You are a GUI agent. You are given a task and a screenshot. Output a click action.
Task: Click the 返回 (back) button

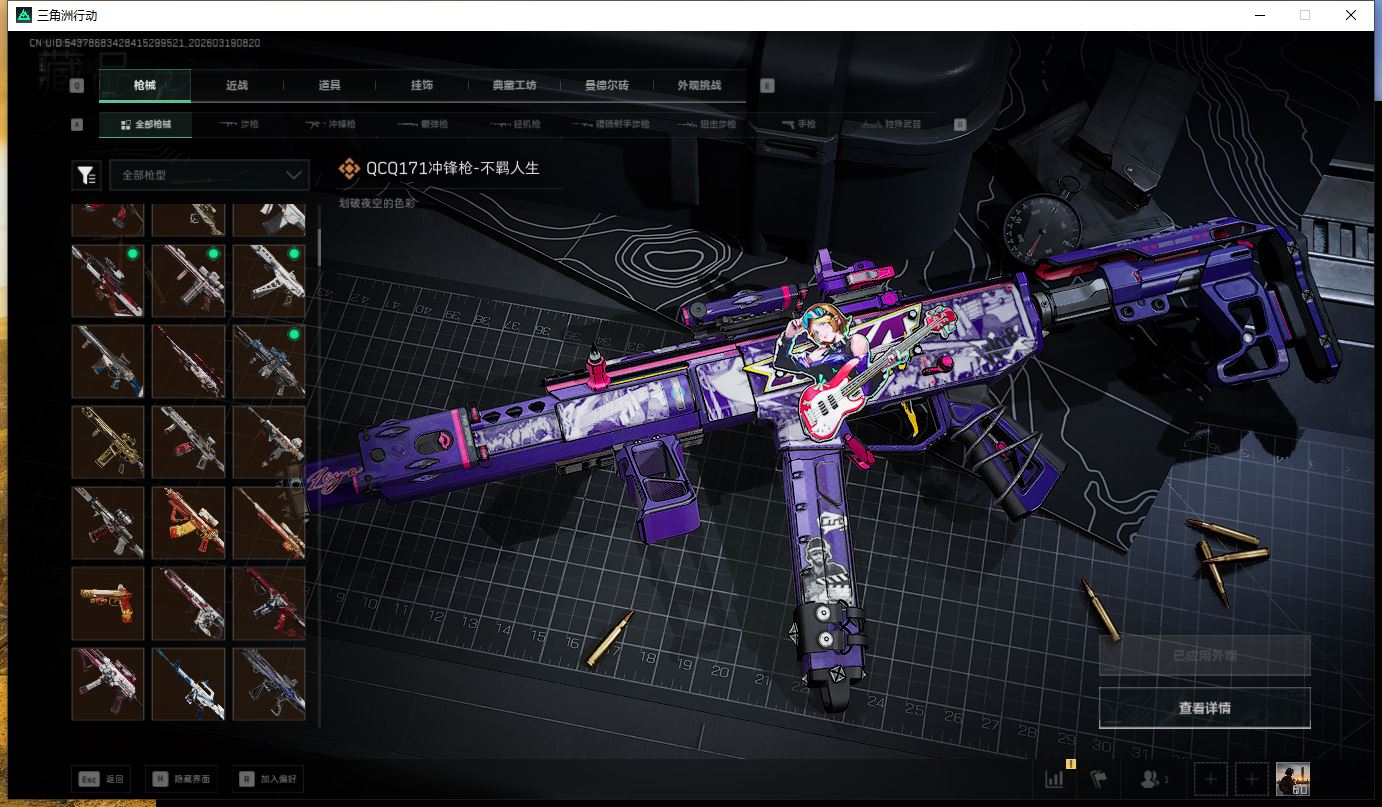pyautogui.click(x=102, y=779)
